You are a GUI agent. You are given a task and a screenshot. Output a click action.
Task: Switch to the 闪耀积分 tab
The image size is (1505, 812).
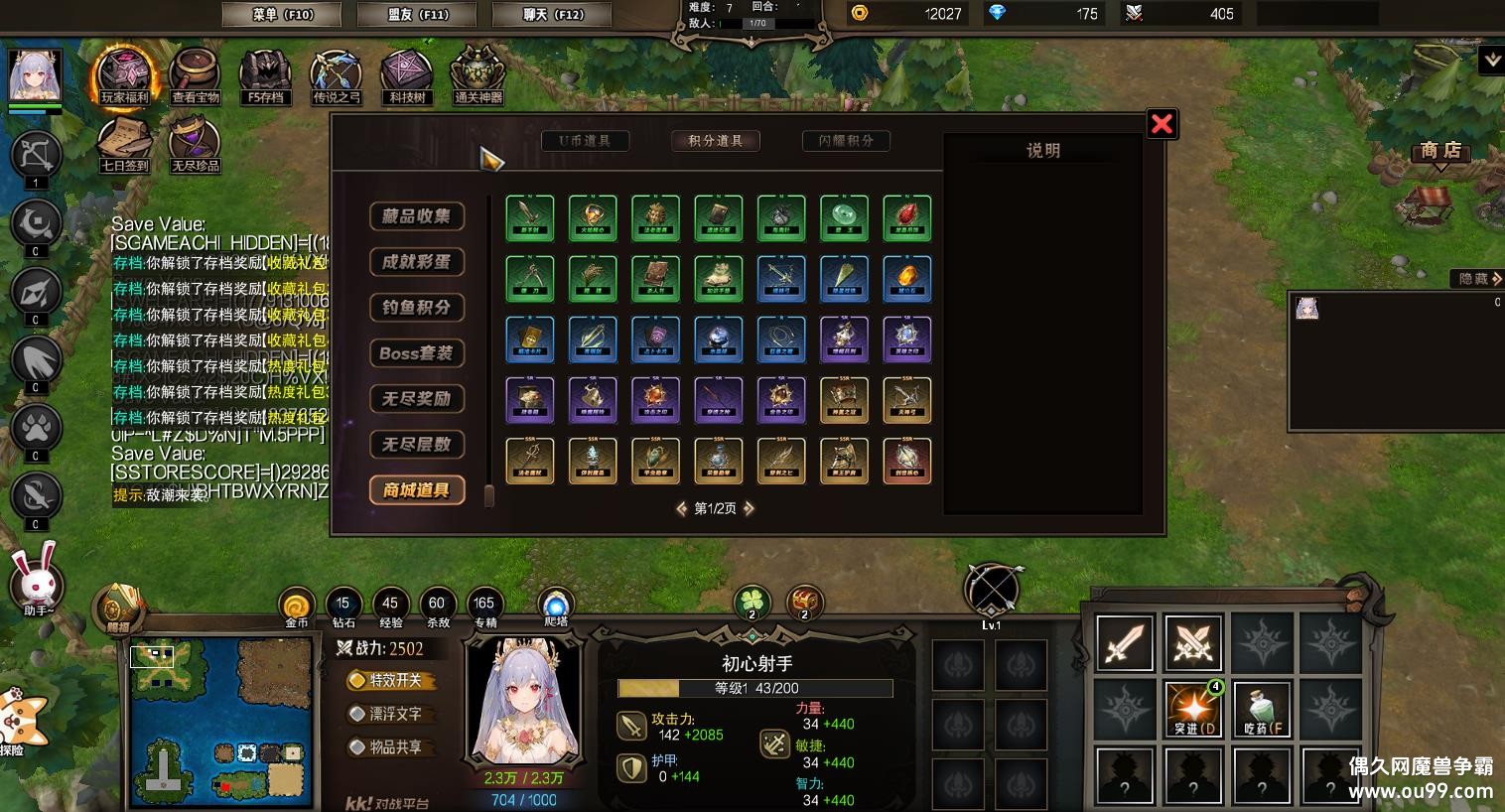(846, 141)
